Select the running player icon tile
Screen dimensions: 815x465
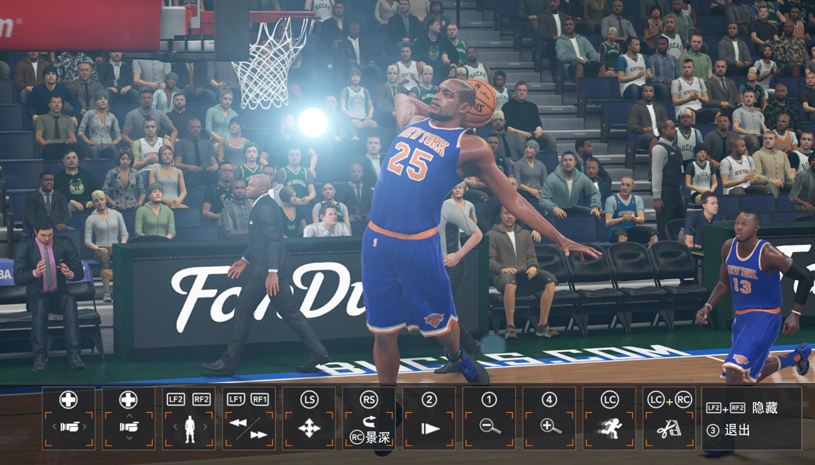609,418
